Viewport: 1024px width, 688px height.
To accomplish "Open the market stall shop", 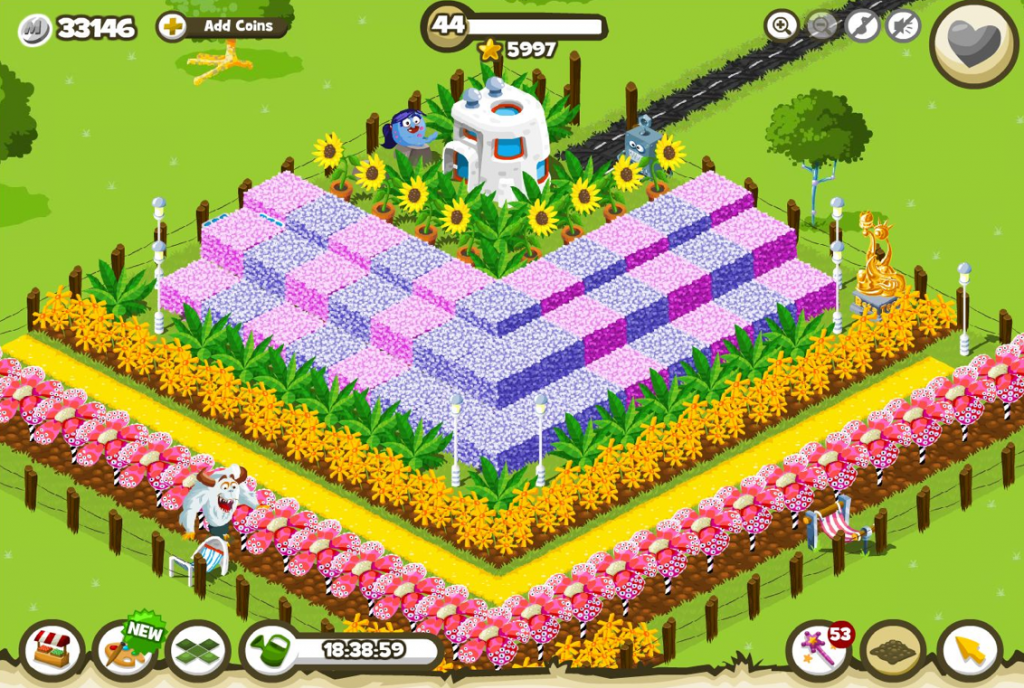I will (51, 652).
